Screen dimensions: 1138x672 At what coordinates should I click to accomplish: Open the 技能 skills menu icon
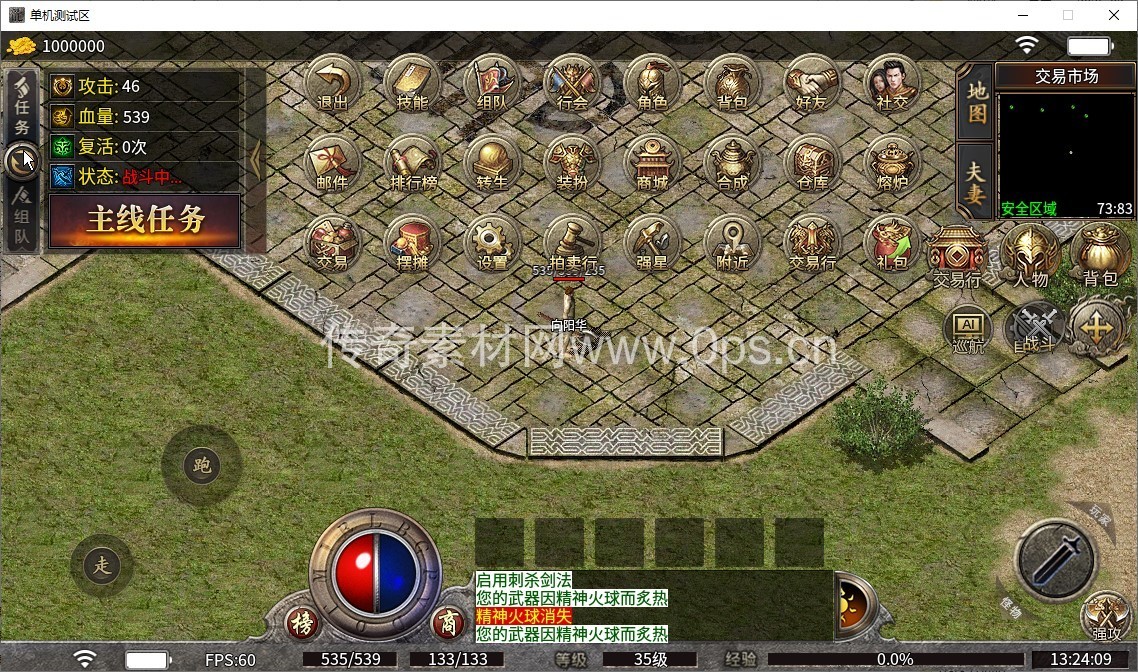click(412, 82)
